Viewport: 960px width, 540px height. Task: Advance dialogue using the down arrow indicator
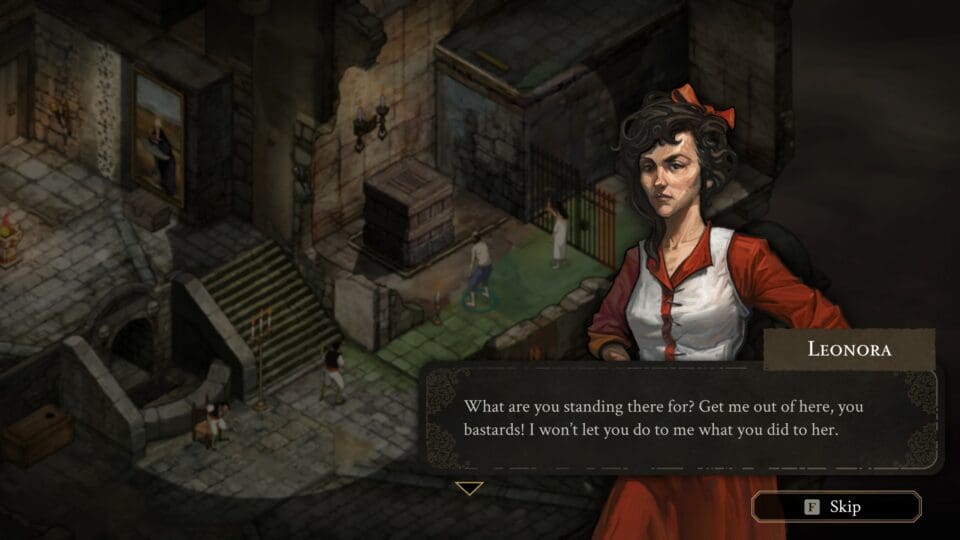(x=469, y=488)
